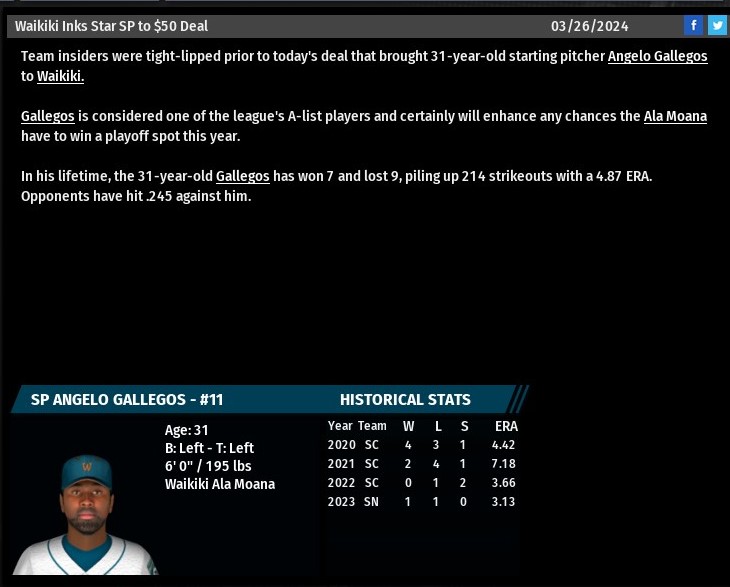Share the article on Facebook
Image resolution: width=730 pixels, height=587 pixels.
pyautogui.click(x=693, y=26)
